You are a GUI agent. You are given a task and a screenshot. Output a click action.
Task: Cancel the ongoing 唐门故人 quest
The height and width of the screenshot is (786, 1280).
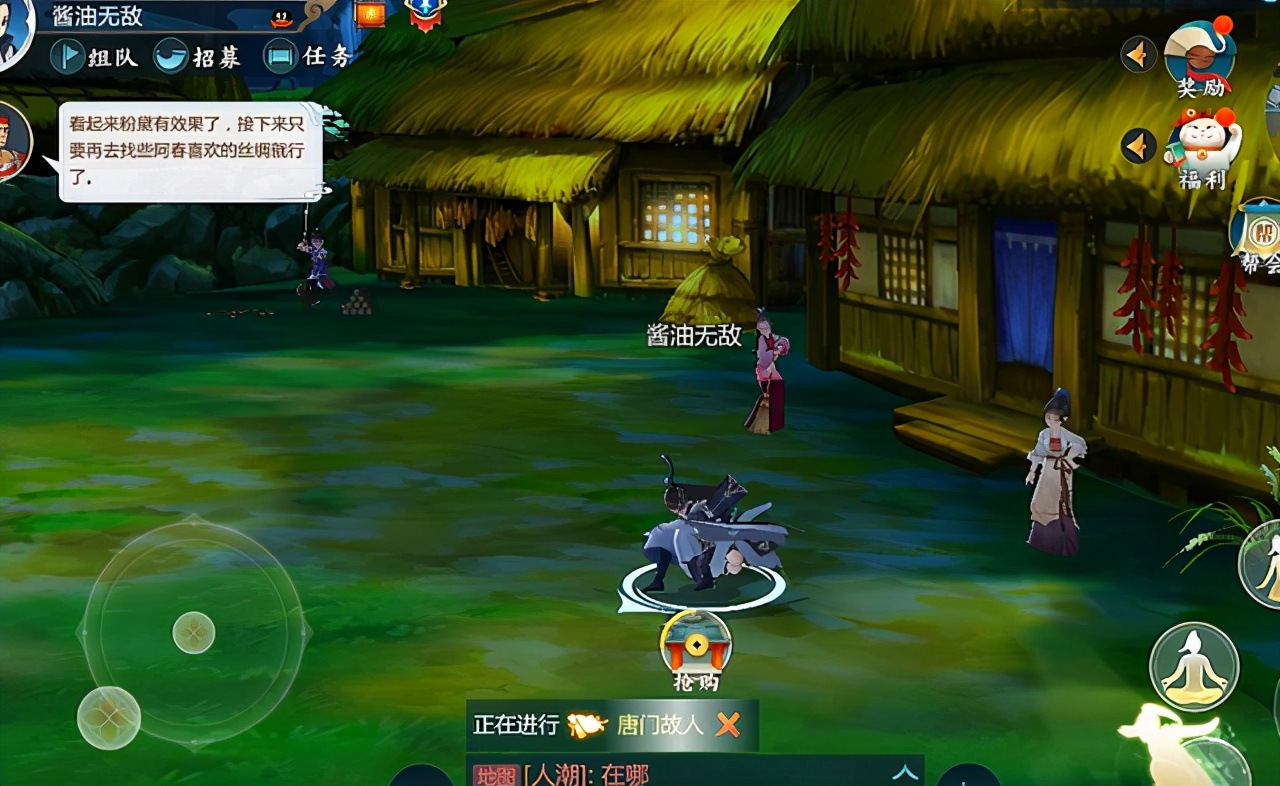[728, 725]
